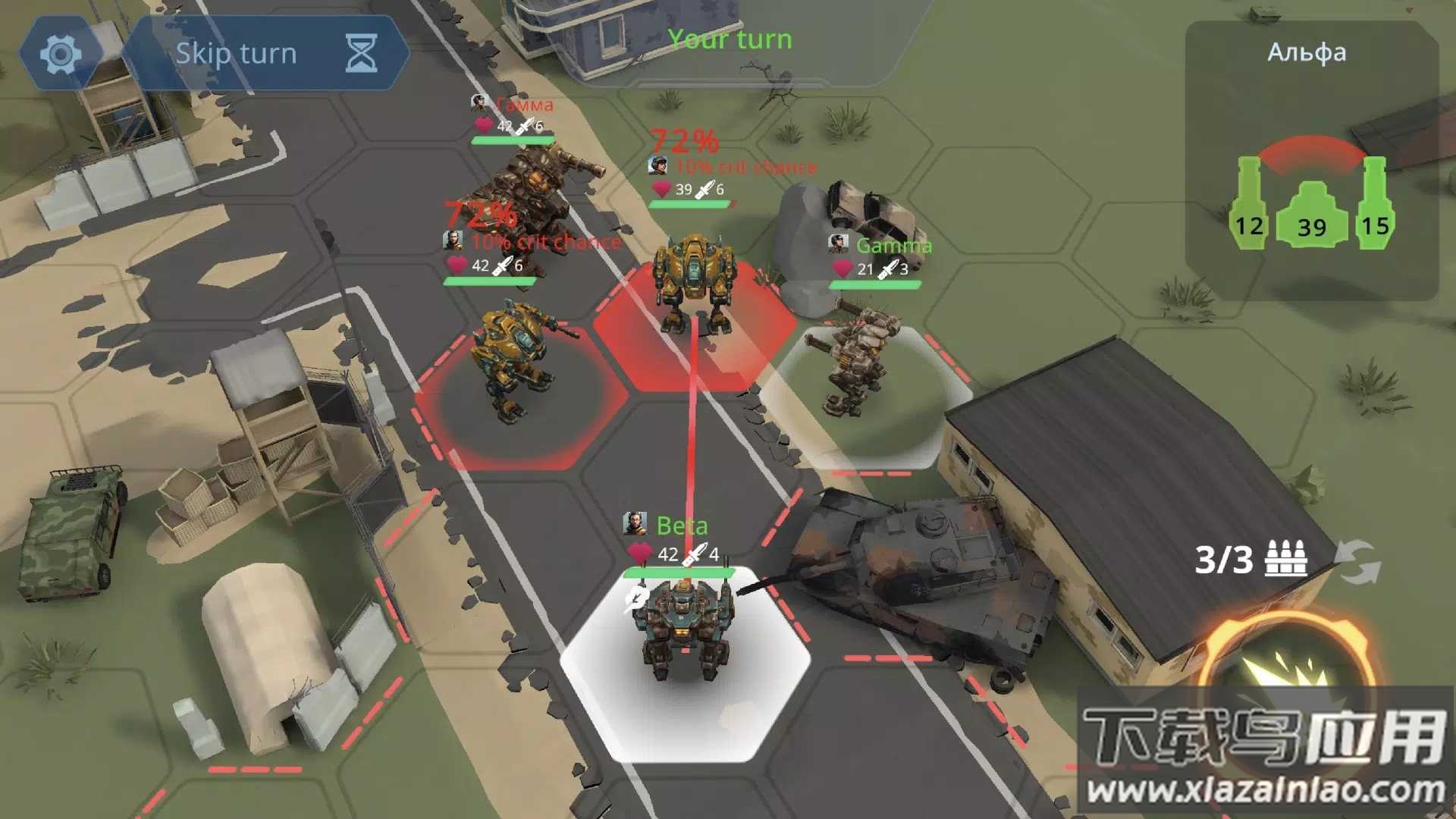
Task: Open the gear settings menu
Action: (x=61, y=54)
